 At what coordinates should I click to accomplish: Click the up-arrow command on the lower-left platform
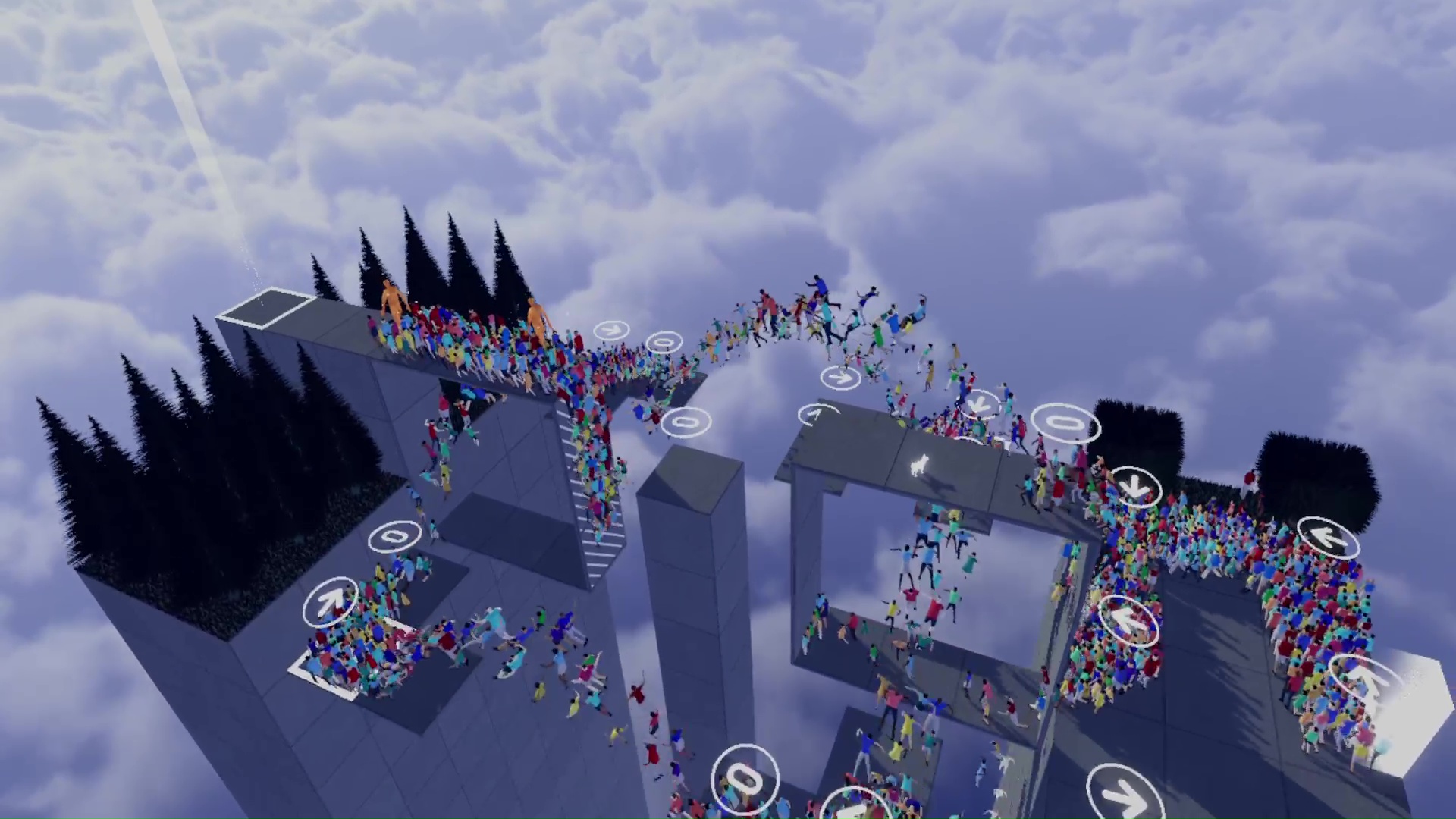point(331,601)
